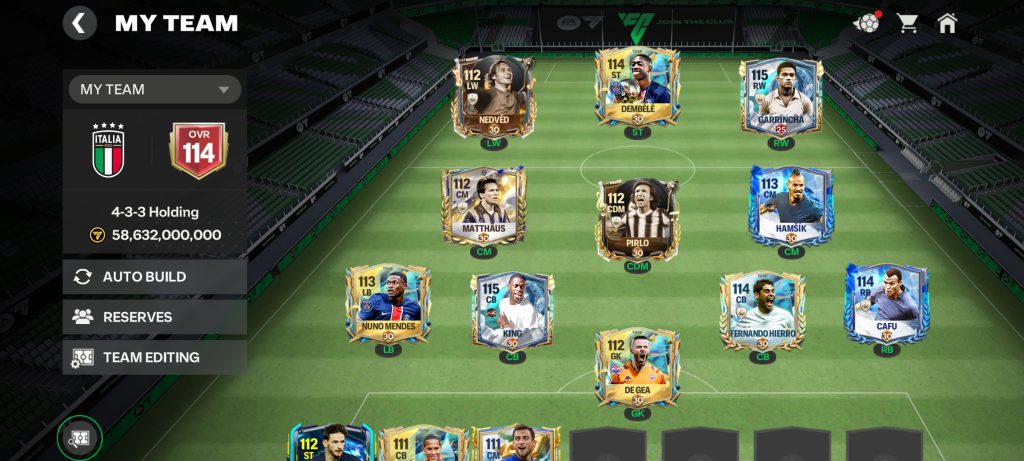
Task: Pick the King CB card
Action: (512, 311)
